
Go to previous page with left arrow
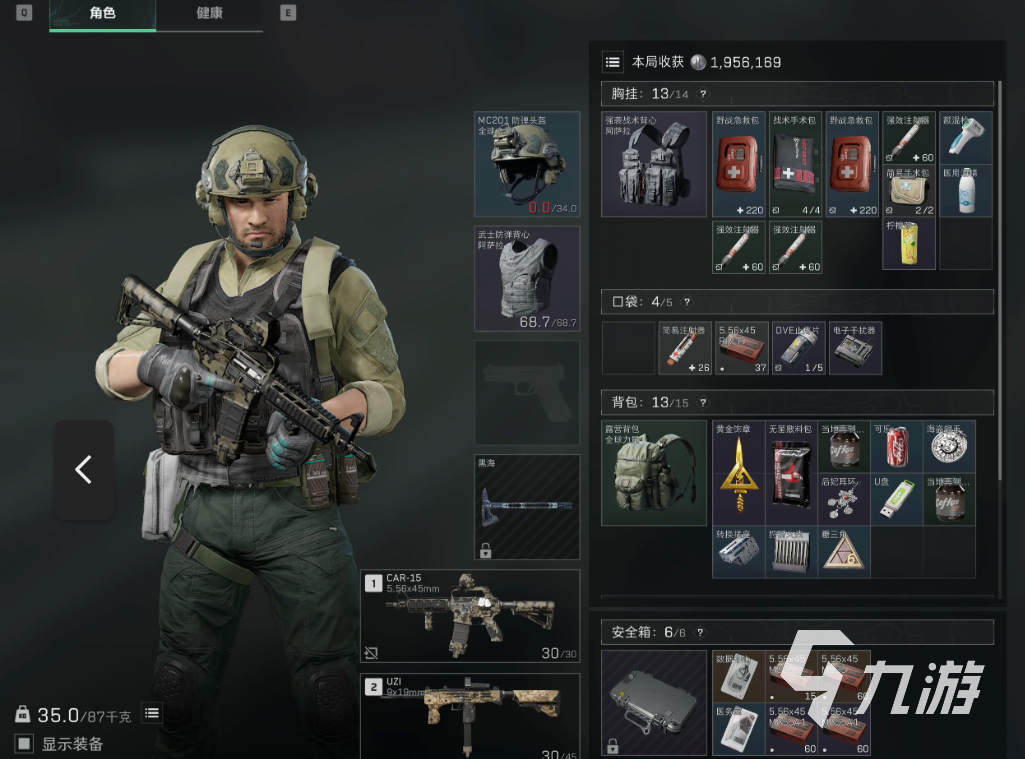click(x=83, y=469)
